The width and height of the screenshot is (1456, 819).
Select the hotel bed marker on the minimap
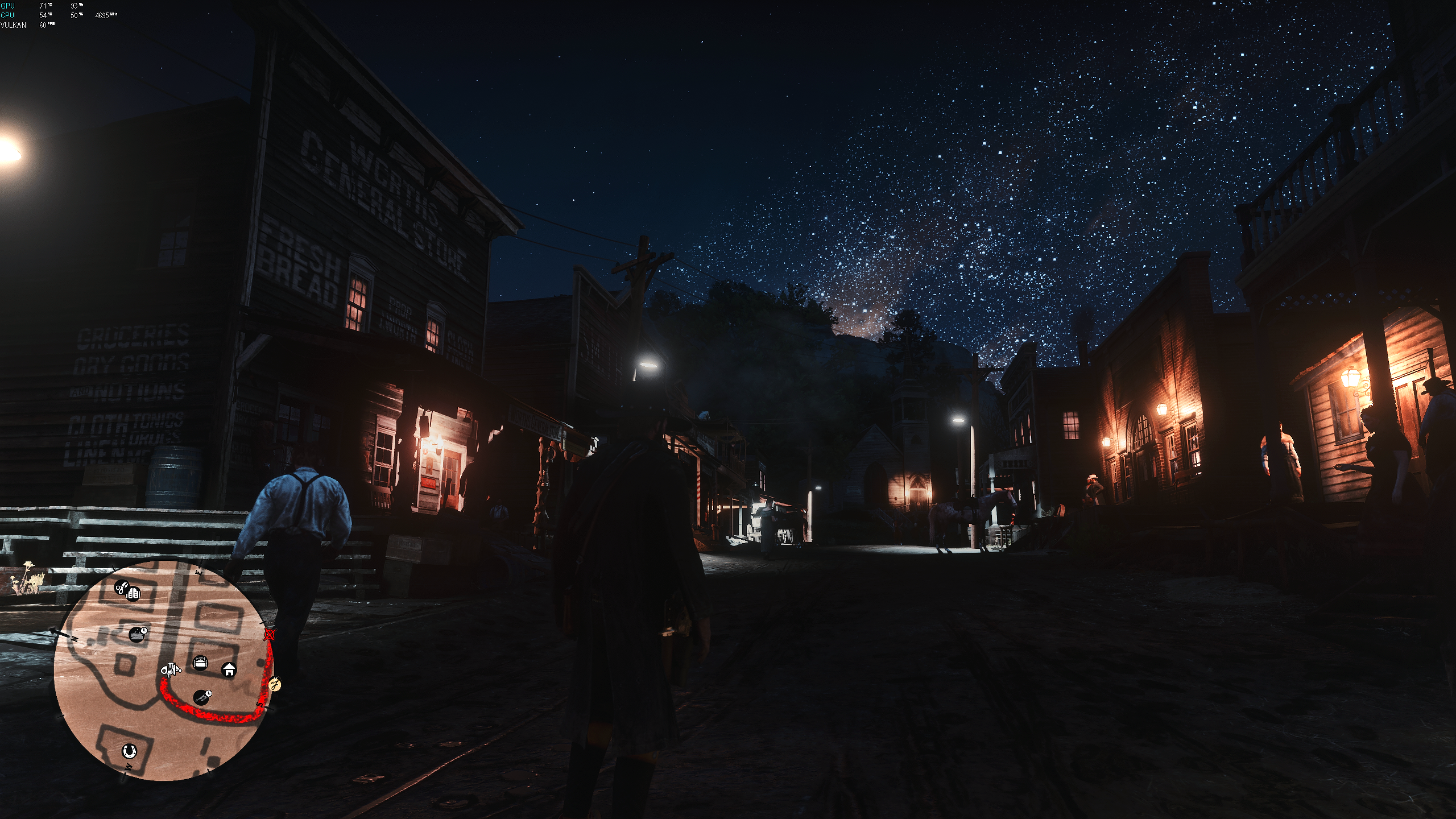(x=201, y=663)
